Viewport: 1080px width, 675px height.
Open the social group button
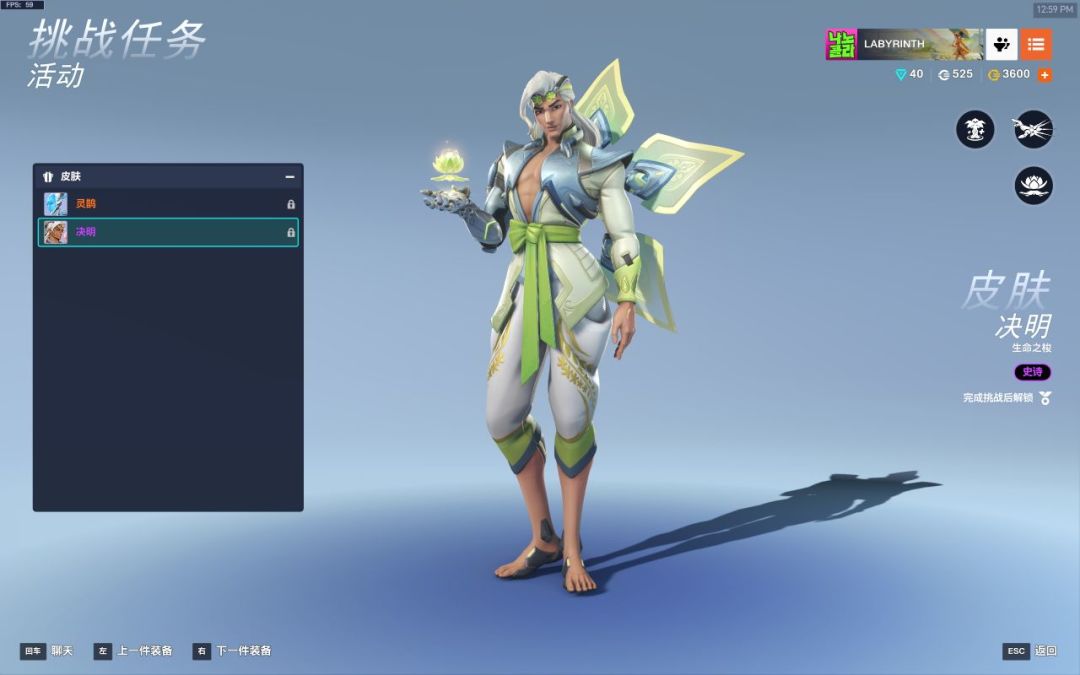coord(1002,44)
